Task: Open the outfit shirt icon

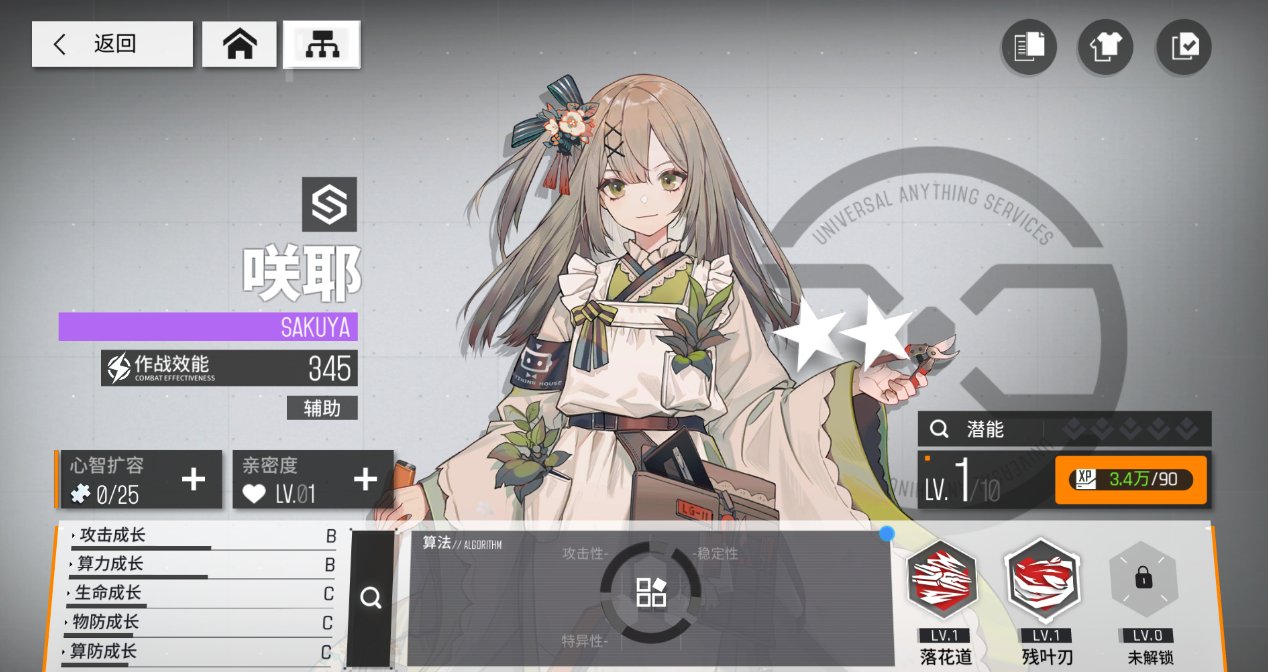Action: [x=1105, y=47]
